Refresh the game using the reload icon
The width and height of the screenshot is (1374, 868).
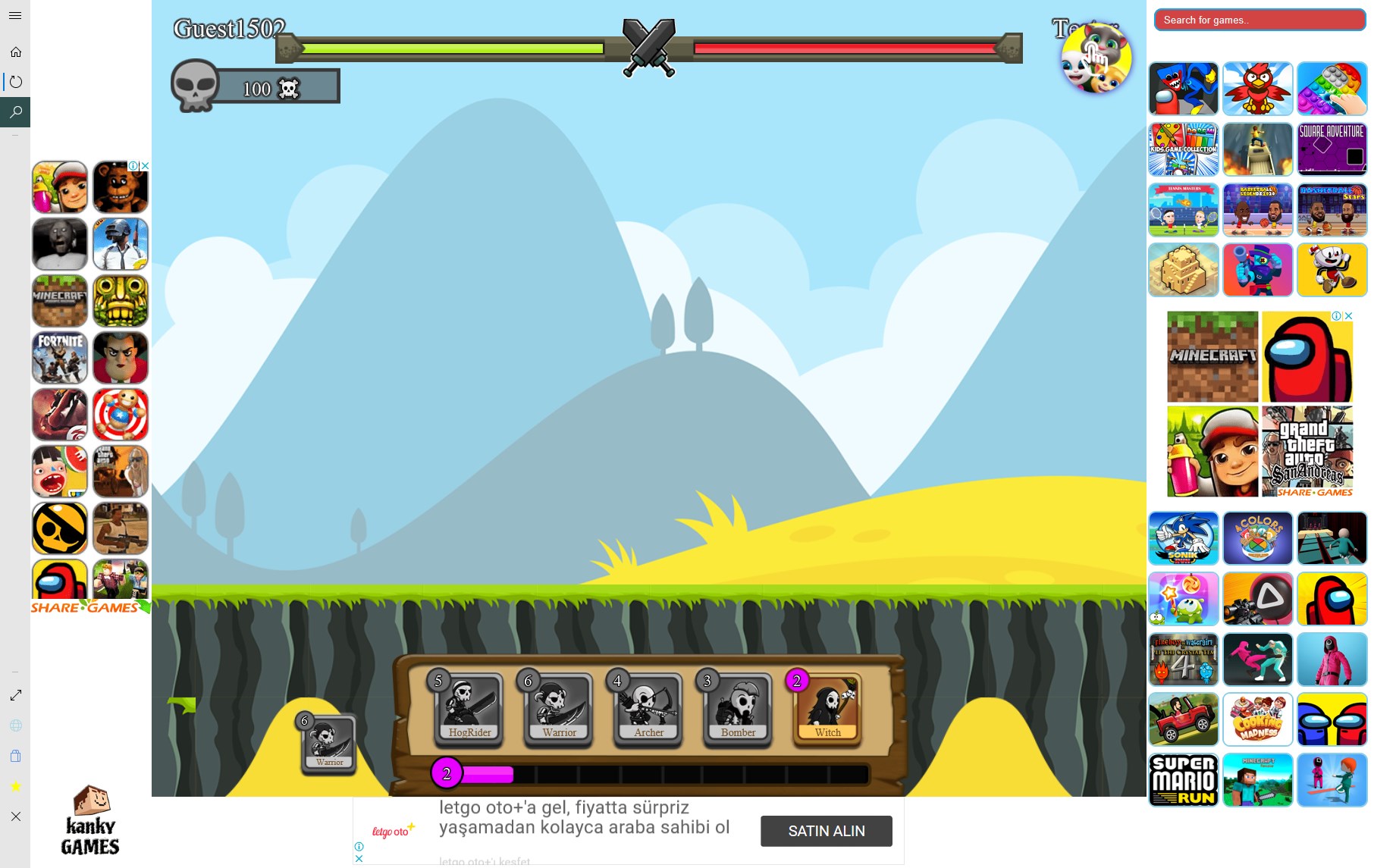15,82
